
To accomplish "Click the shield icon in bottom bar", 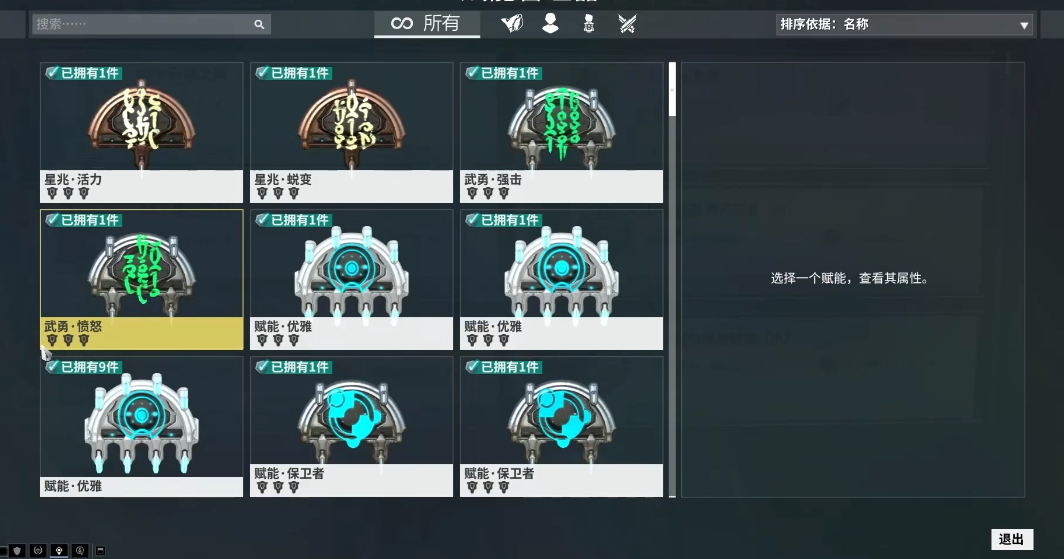I will coord(17,550).
